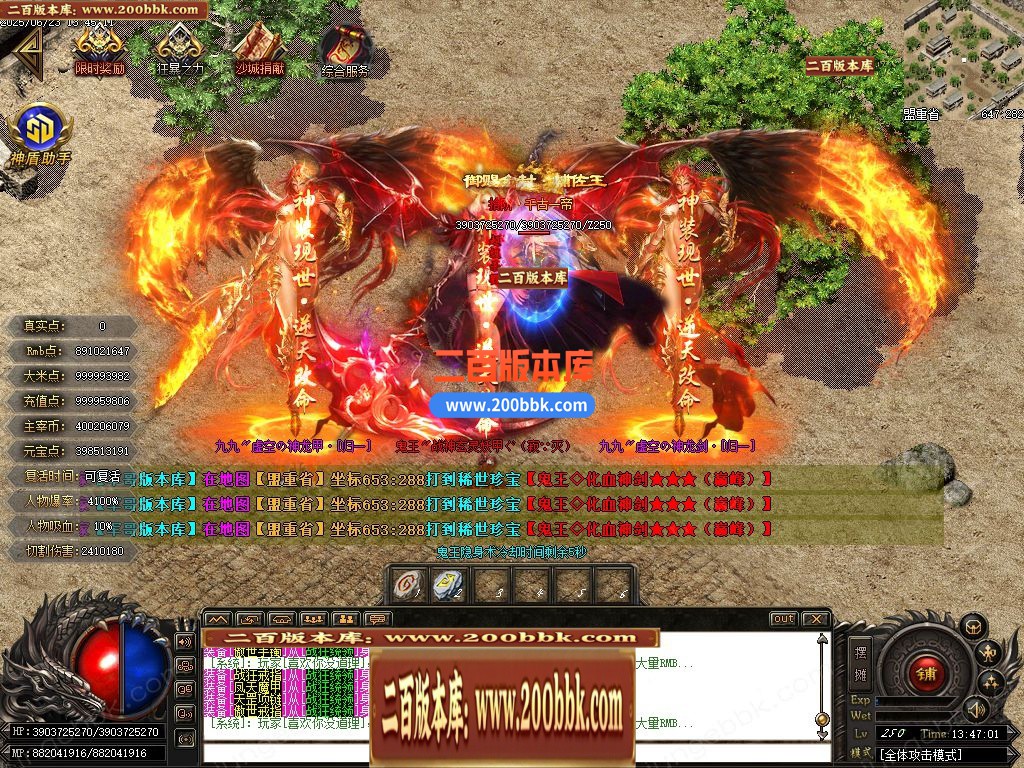Toggle the speaker sound button near the clock
The width and height of the screenshot is (1024, 768).
tap(975, 710)
